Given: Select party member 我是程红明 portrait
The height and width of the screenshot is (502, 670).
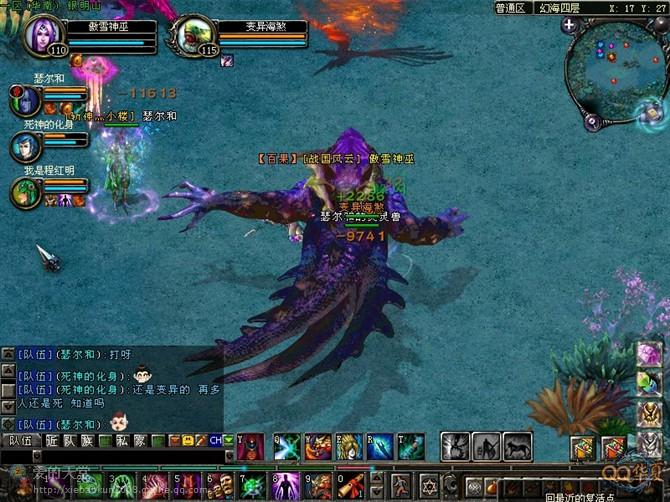Looking at the screenshot, I should click(26, 191).
